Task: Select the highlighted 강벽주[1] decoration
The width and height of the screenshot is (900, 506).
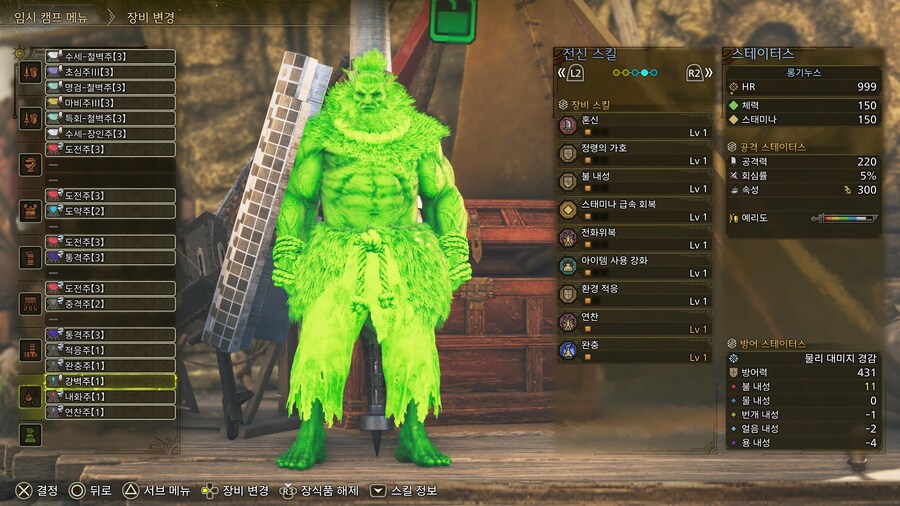Action: point(110,381)
